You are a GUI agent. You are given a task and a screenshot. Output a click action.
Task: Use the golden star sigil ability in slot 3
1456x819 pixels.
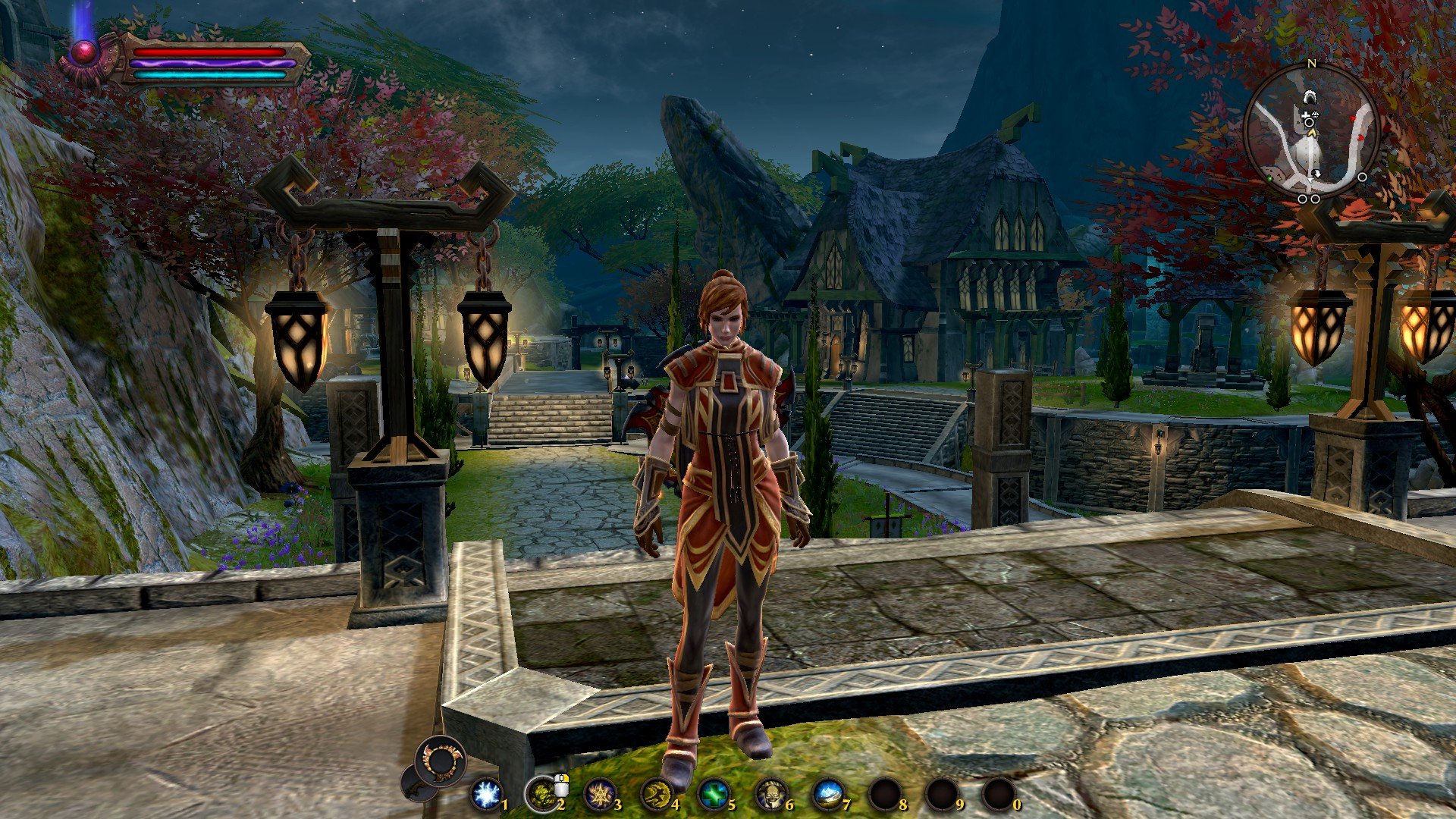(x=599, y=795)
